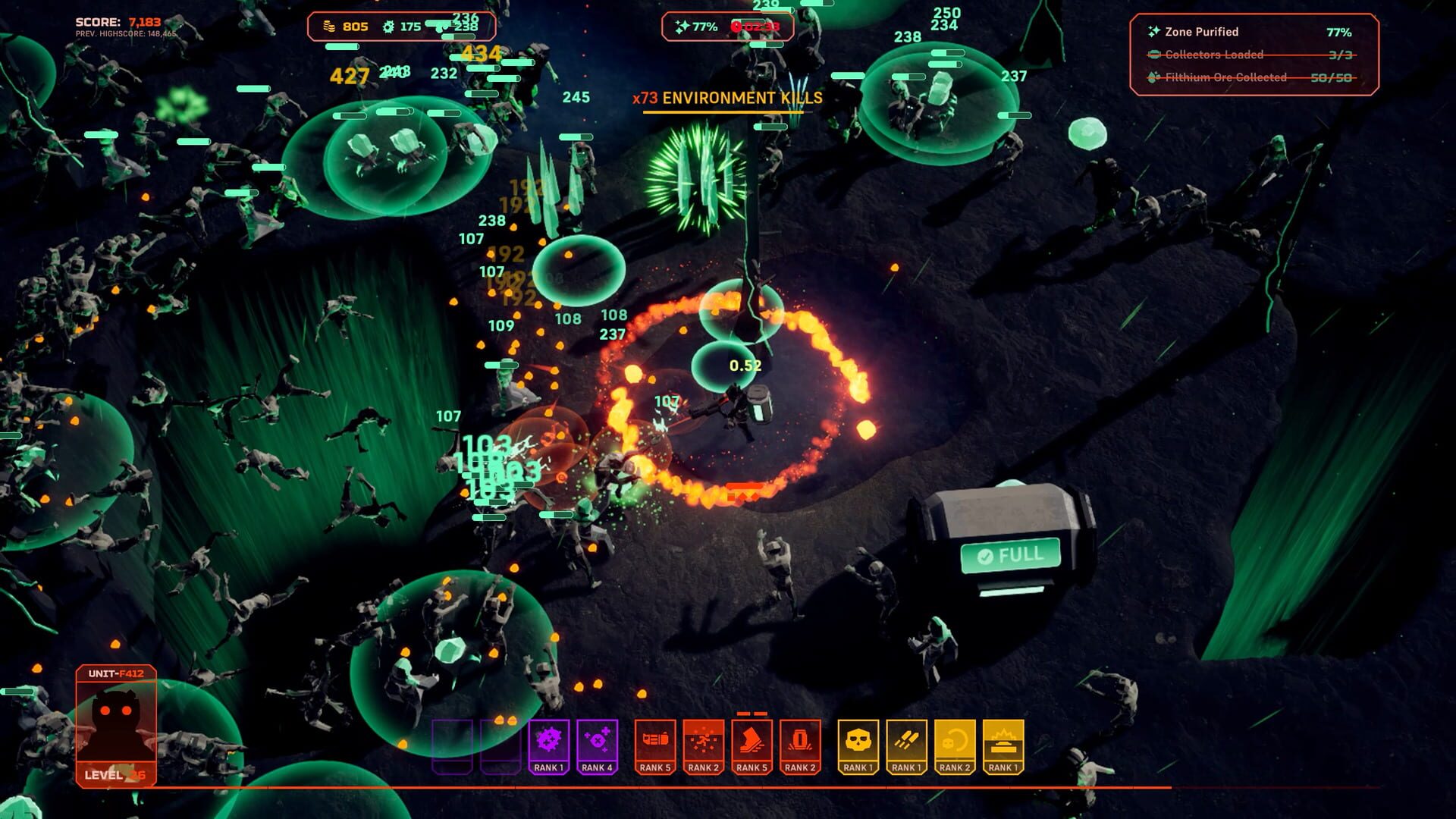
Task: Open the UNIT-F412 character portrait panel
Action: coord(115,713)
